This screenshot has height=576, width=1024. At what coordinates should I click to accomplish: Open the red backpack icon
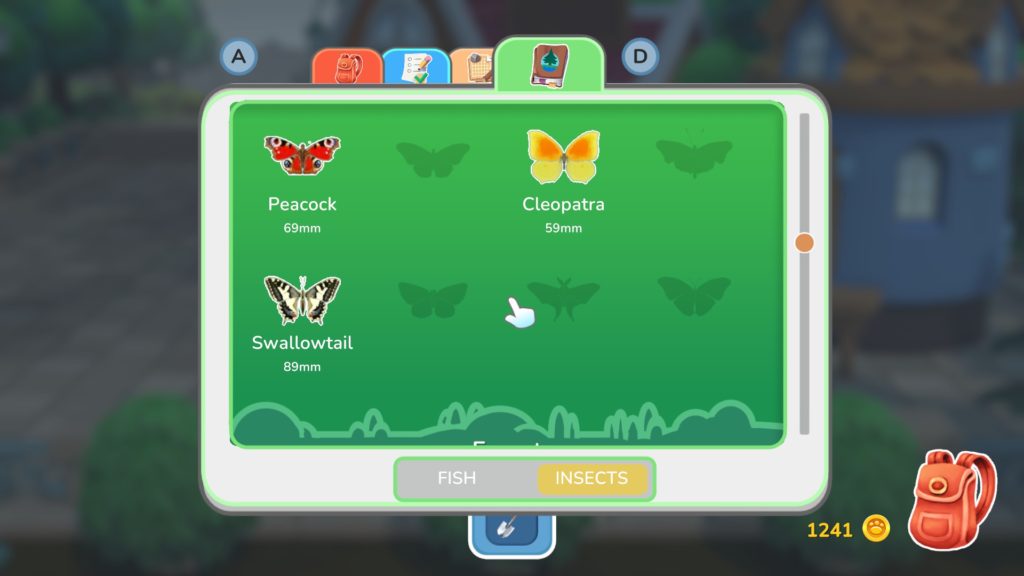[950, 500]
